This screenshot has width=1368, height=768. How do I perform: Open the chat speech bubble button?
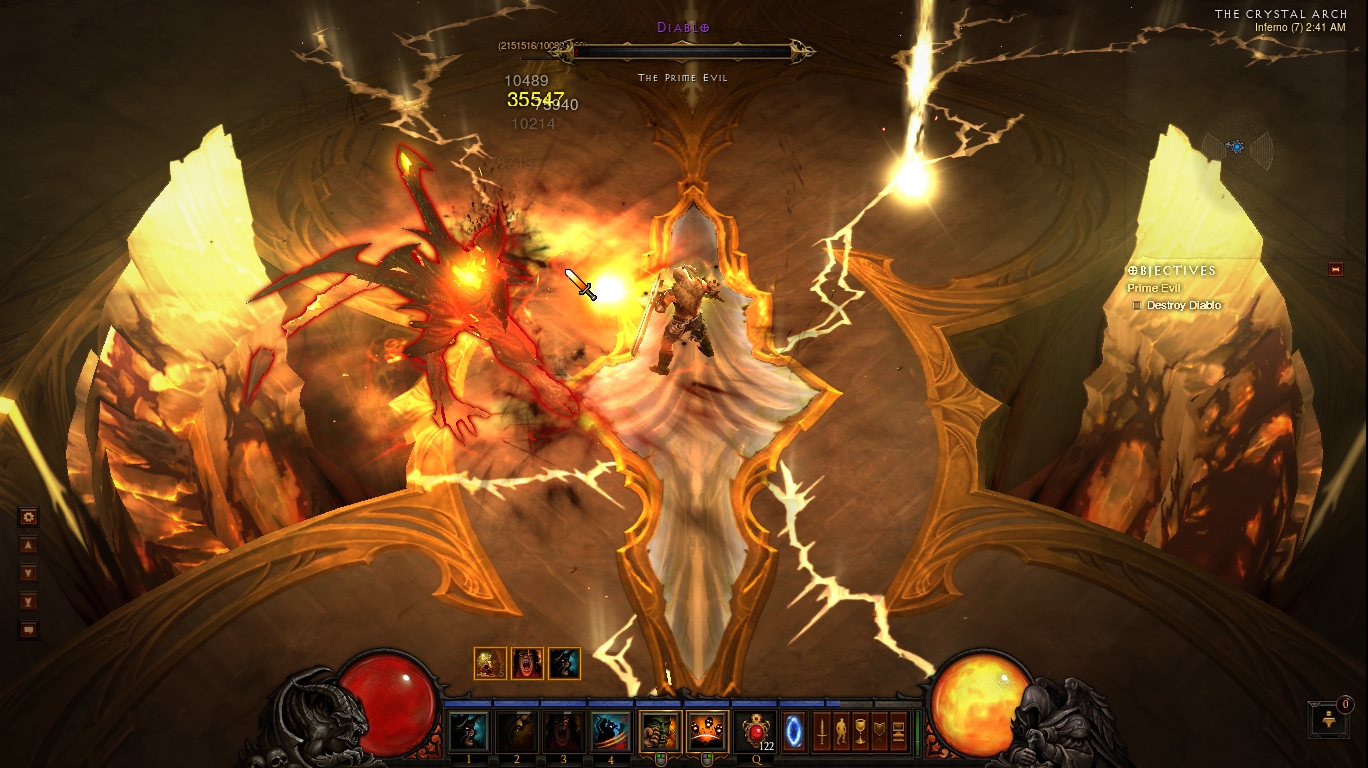[x=28, y=630]
